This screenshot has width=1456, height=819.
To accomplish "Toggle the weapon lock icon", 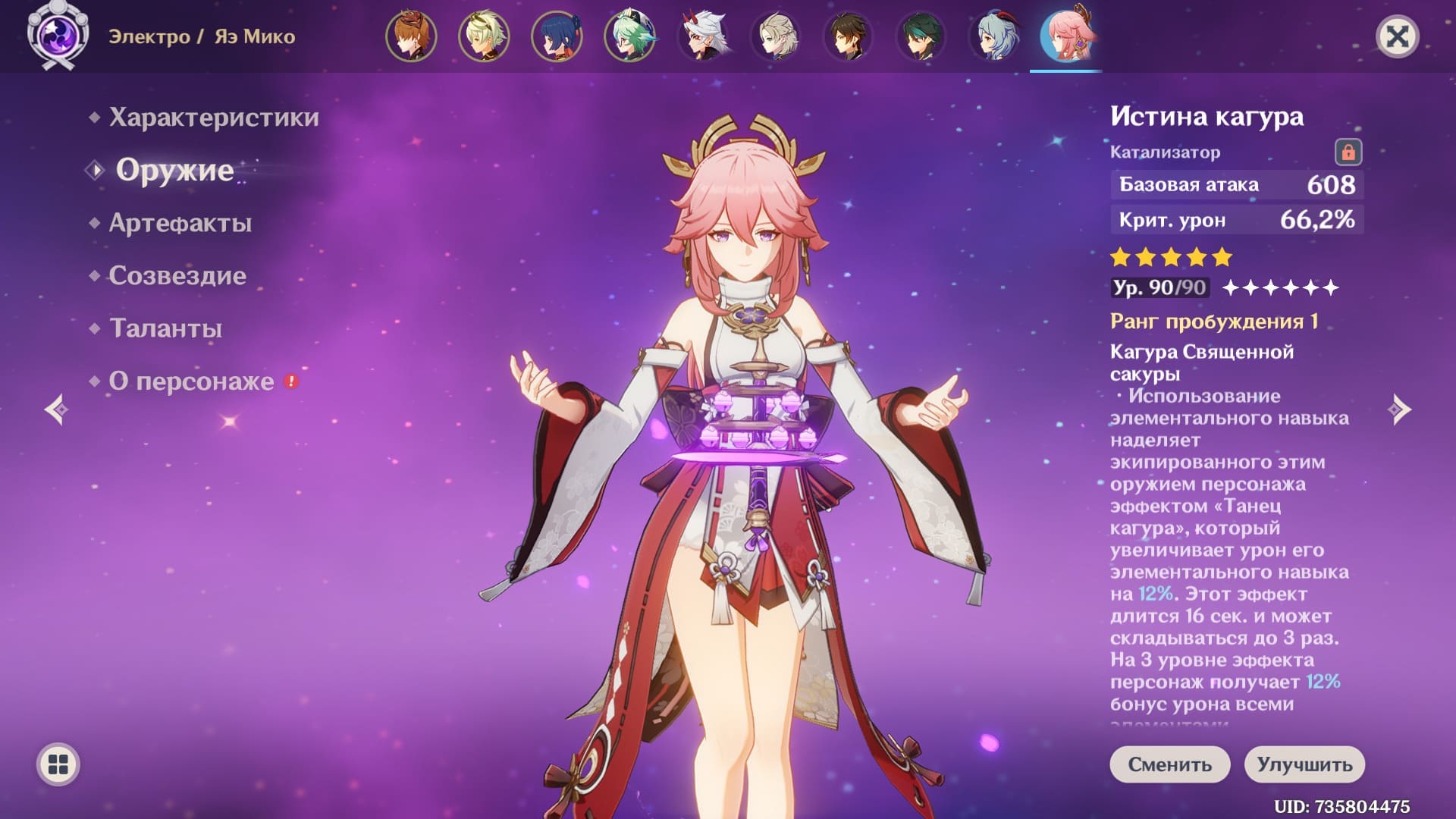I will coord(1348,152).
